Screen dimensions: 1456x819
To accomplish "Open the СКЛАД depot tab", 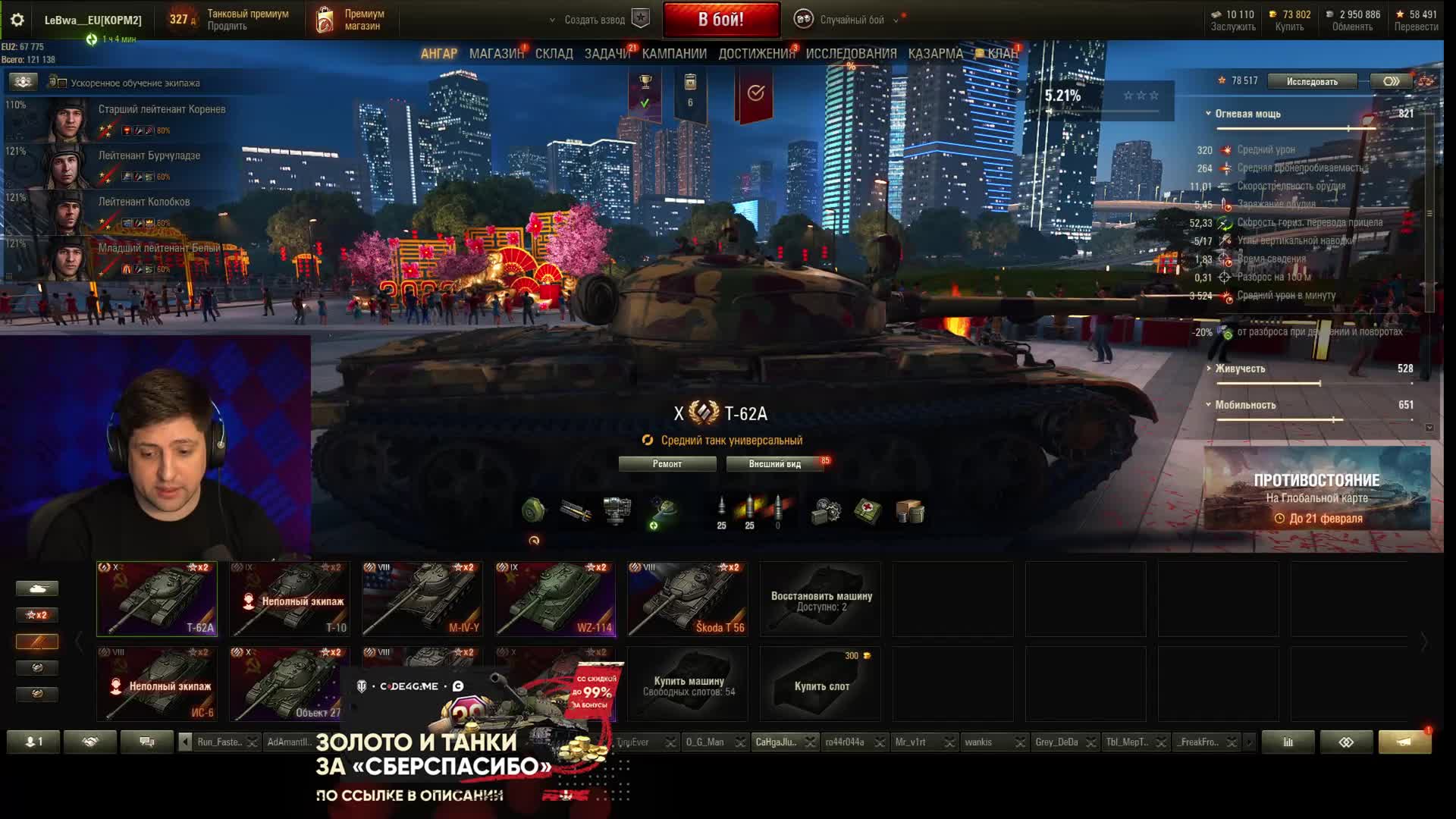I will tap(554, 54).
